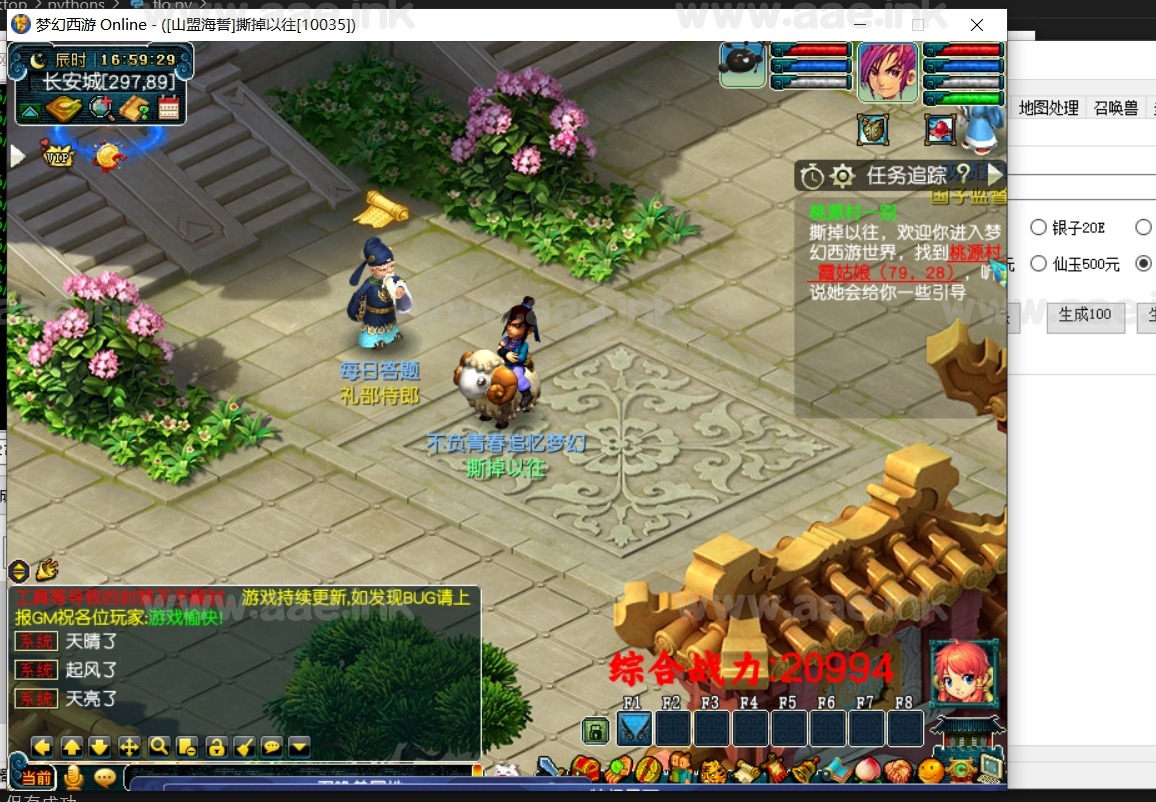Image resolution: width=1156 pixels, height=802 pixels.
Task: Activate the microphone voice chat icon
Action: pyautogui.click(x=73, y=777)
